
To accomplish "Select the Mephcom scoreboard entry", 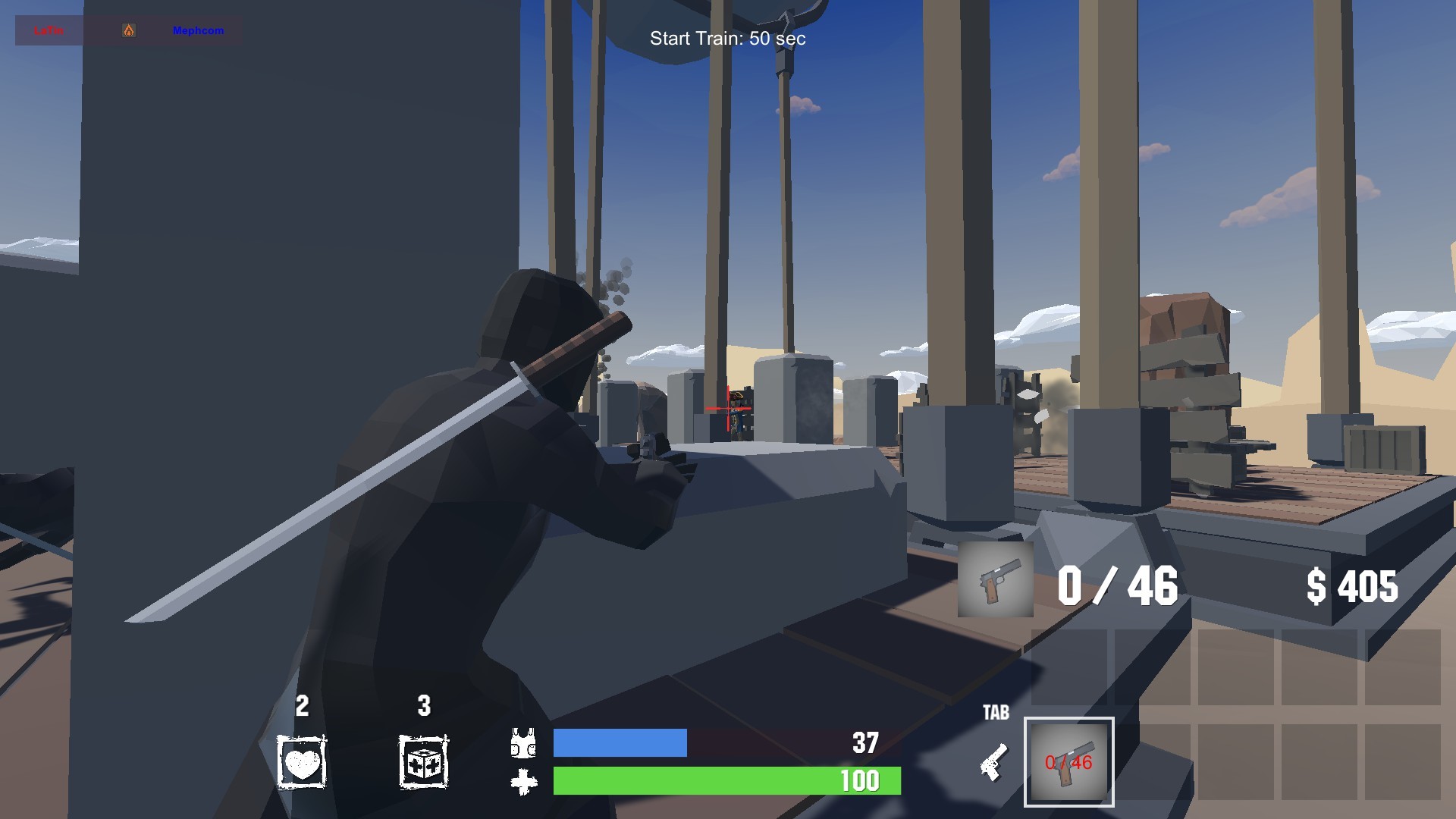I will 199,31.
